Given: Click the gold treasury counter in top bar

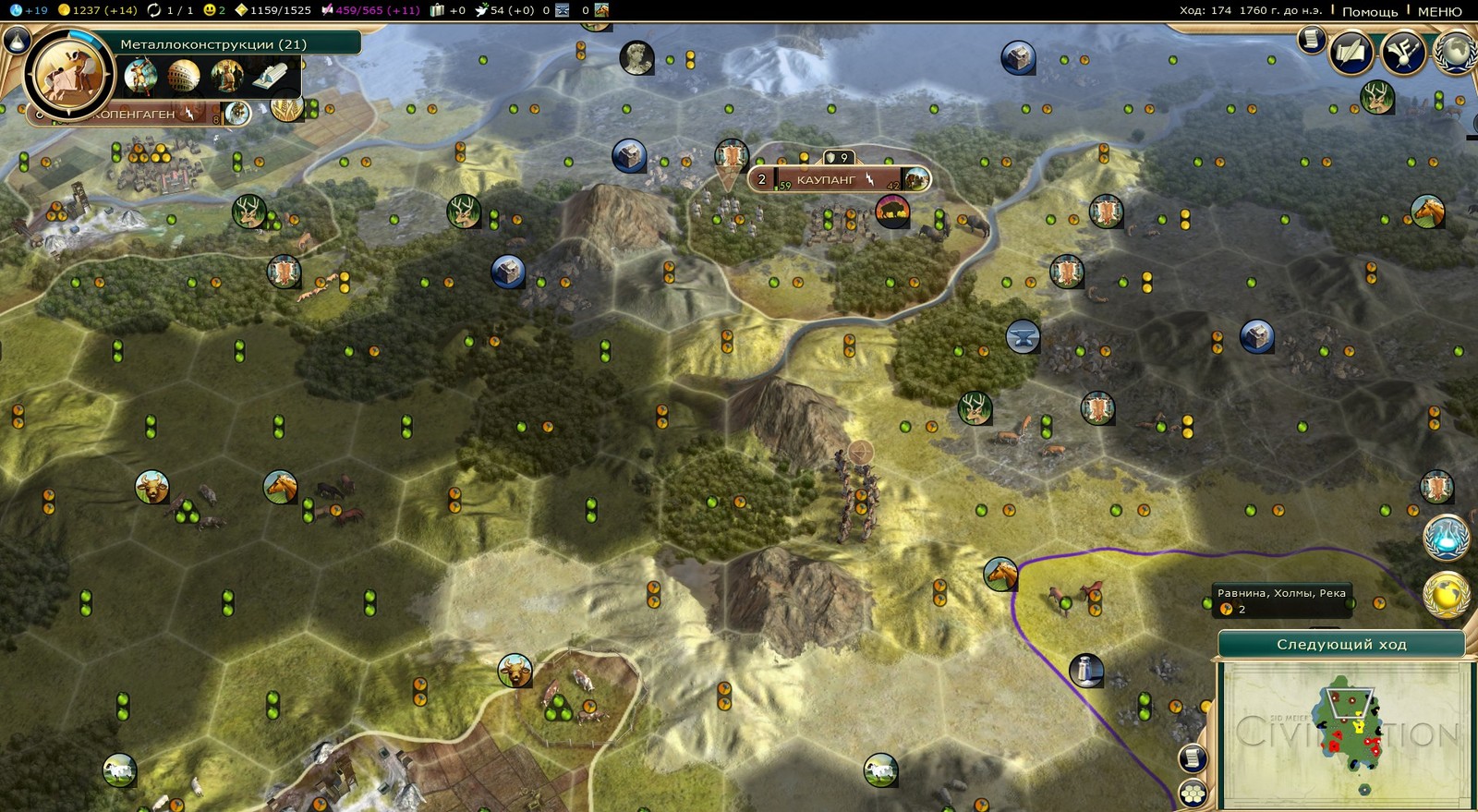Looking at the screenshot, I should click(96, 10).
